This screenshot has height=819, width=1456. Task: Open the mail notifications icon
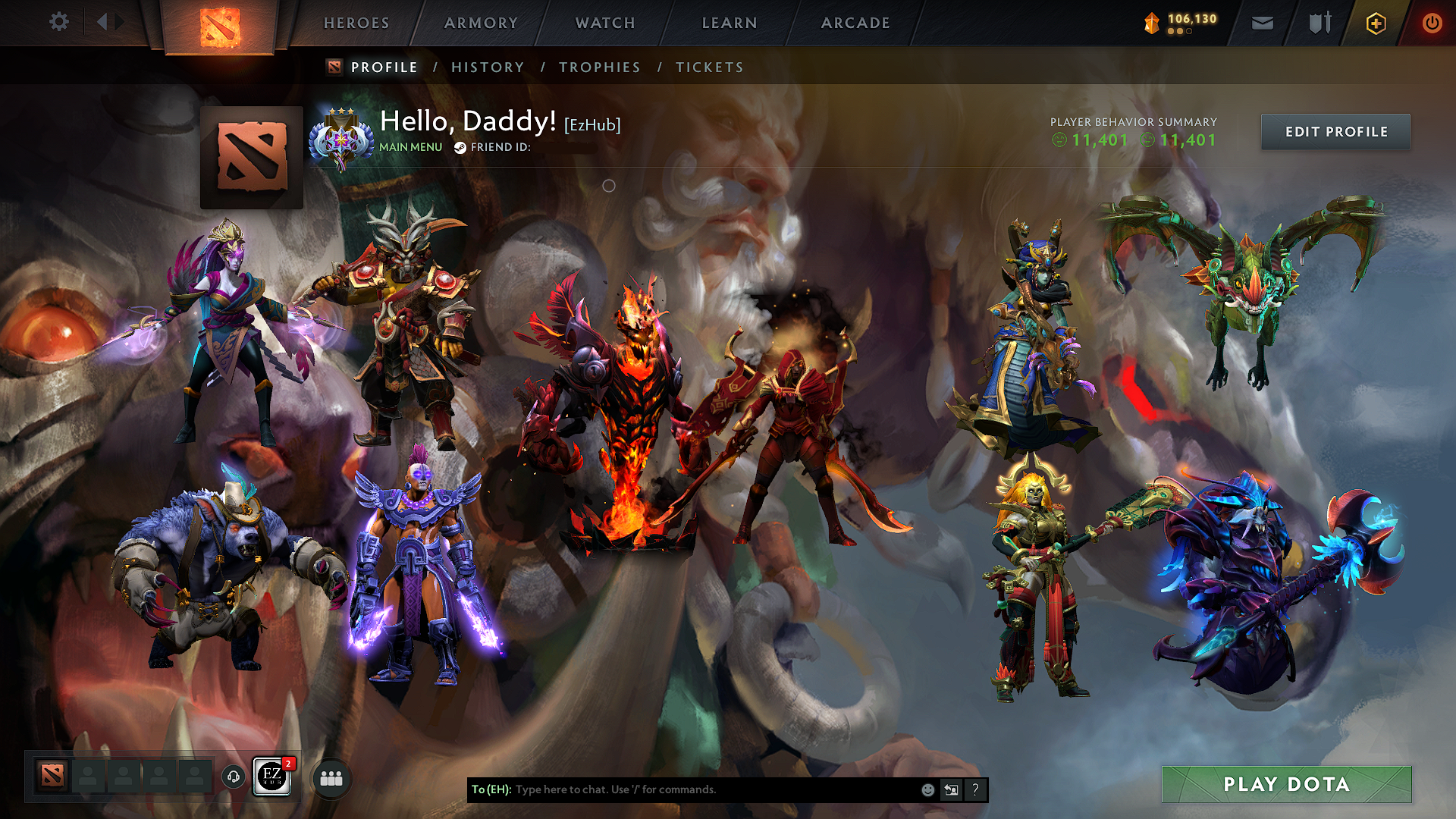[1261, 23]
